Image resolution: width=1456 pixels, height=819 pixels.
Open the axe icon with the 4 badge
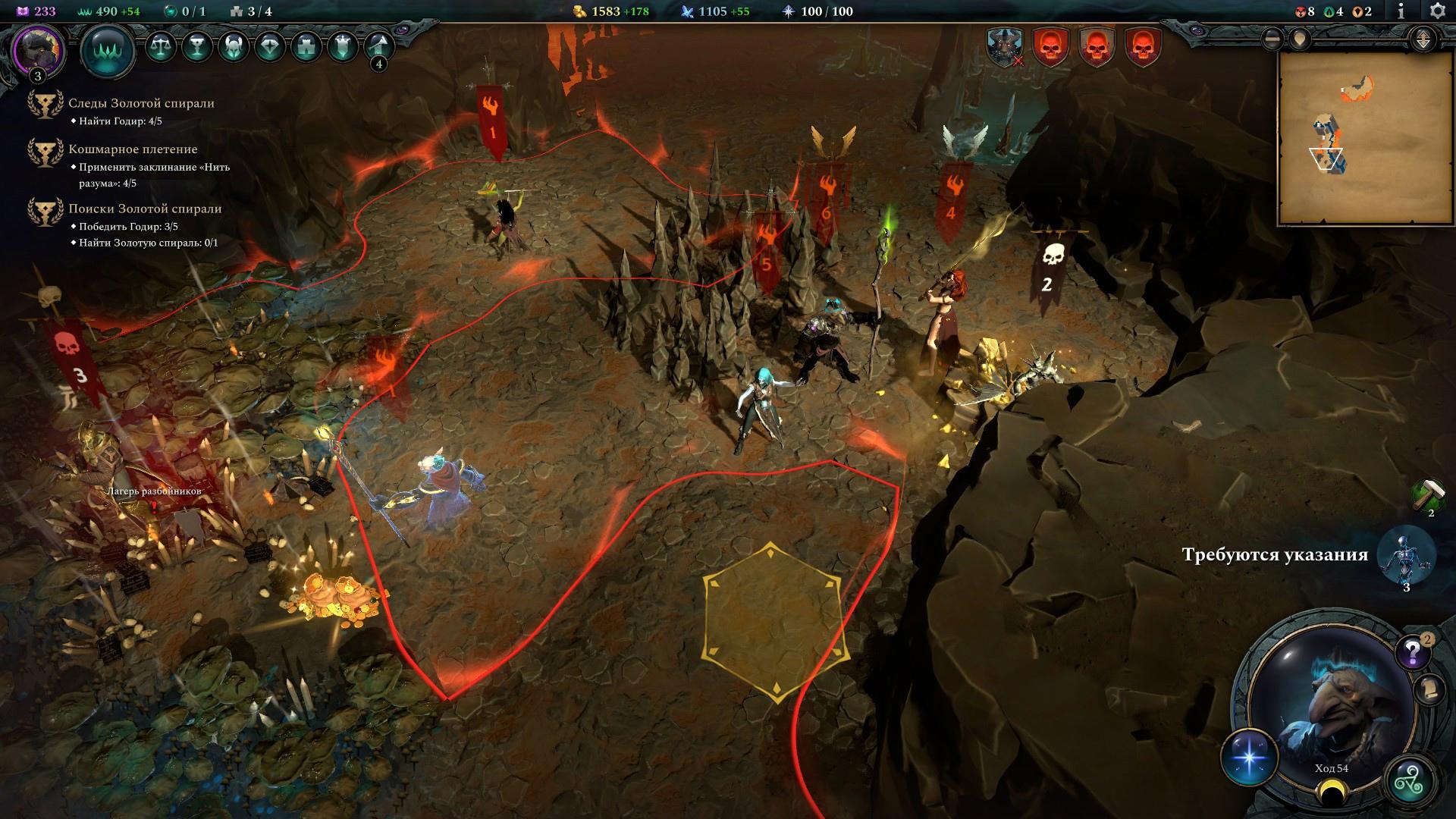point(379,47)
